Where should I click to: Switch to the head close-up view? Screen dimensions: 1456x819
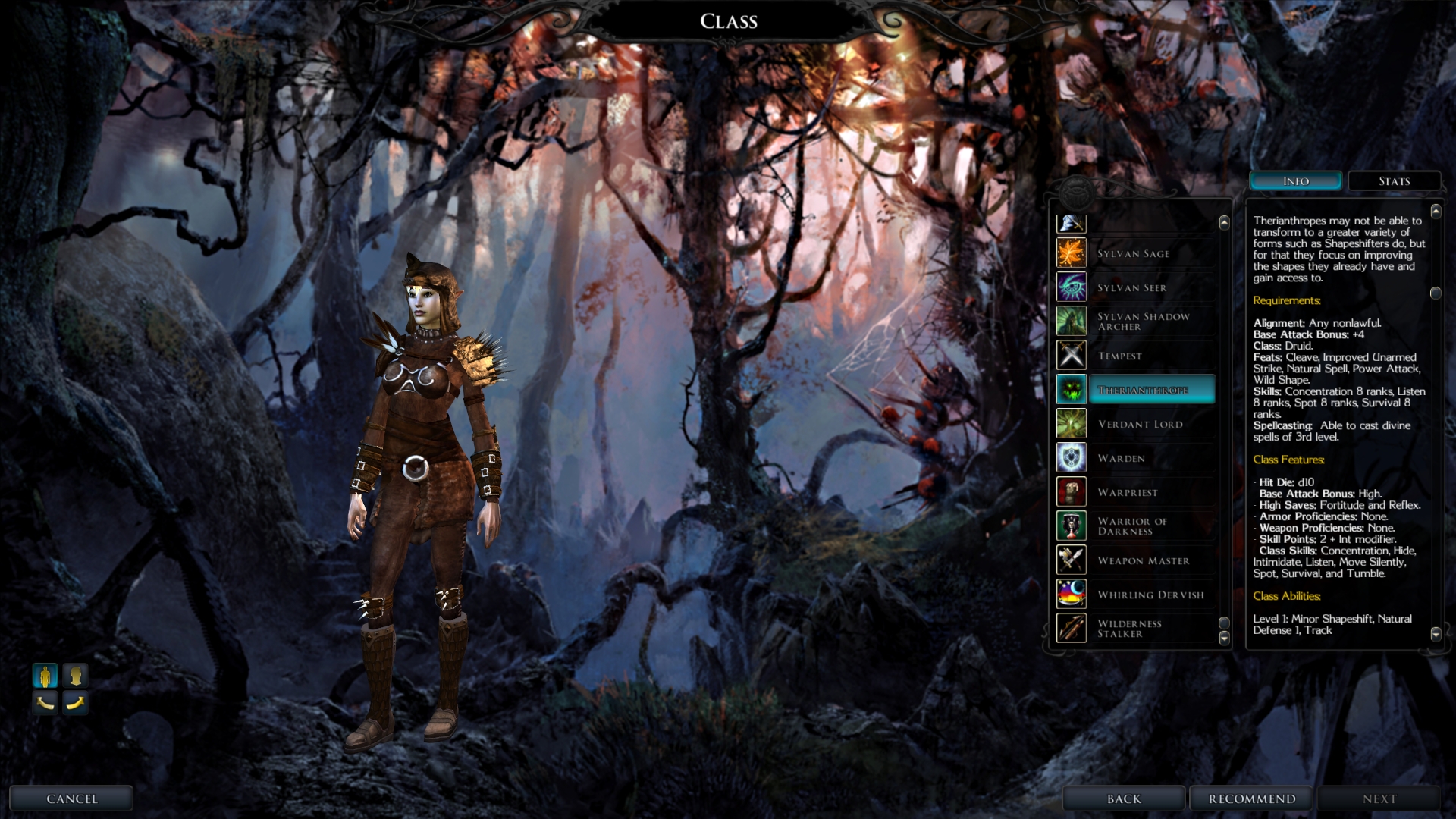[x=75, y=675]
